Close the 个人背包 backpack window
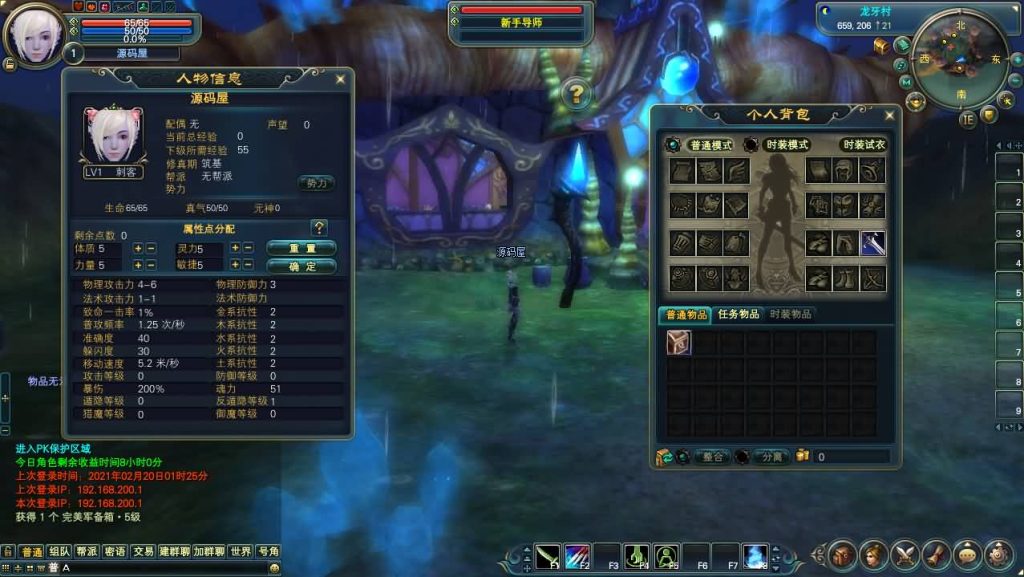This screenshot has width=1024, height=577. pyautogui.click(x=889, y=114)
